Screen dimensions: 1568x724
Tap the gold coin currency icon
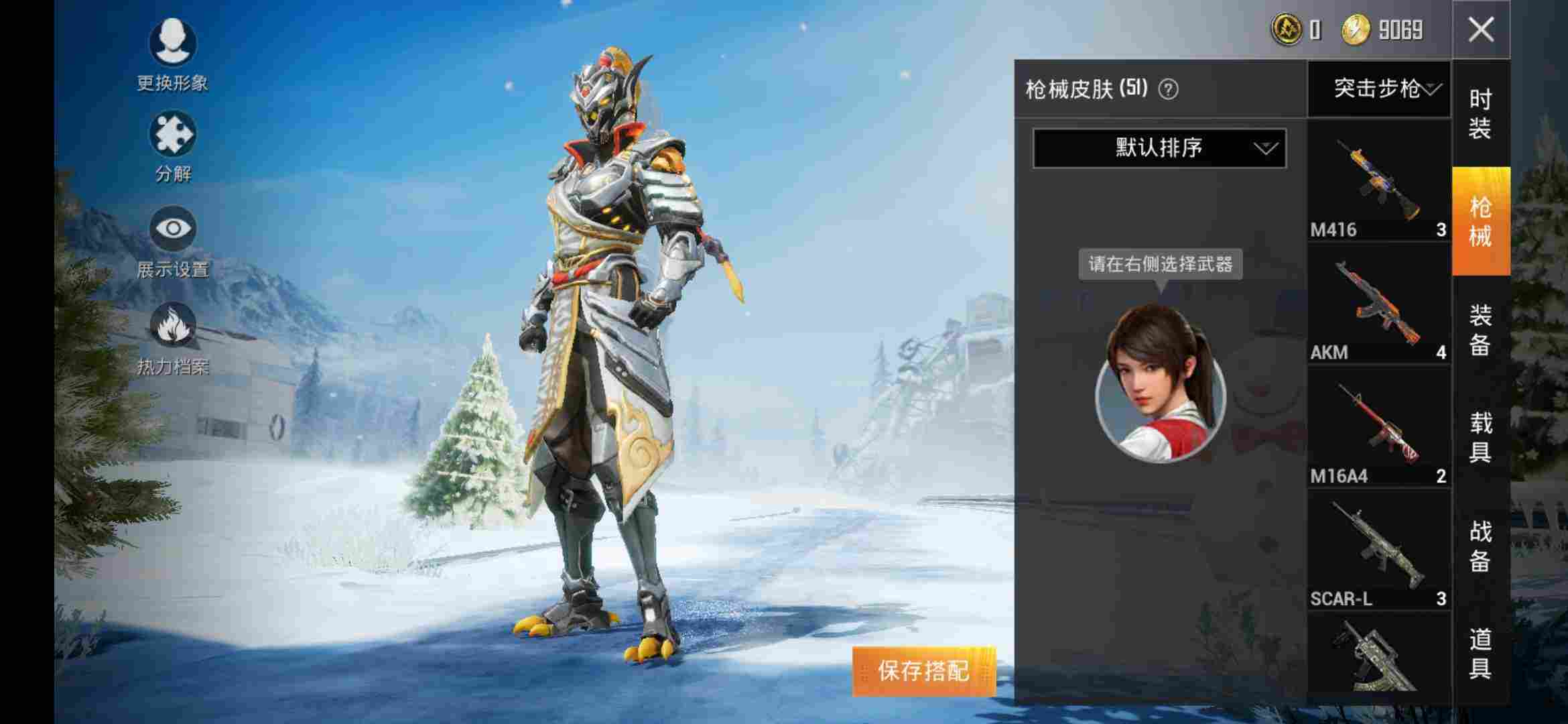(x=1355, y=30)
